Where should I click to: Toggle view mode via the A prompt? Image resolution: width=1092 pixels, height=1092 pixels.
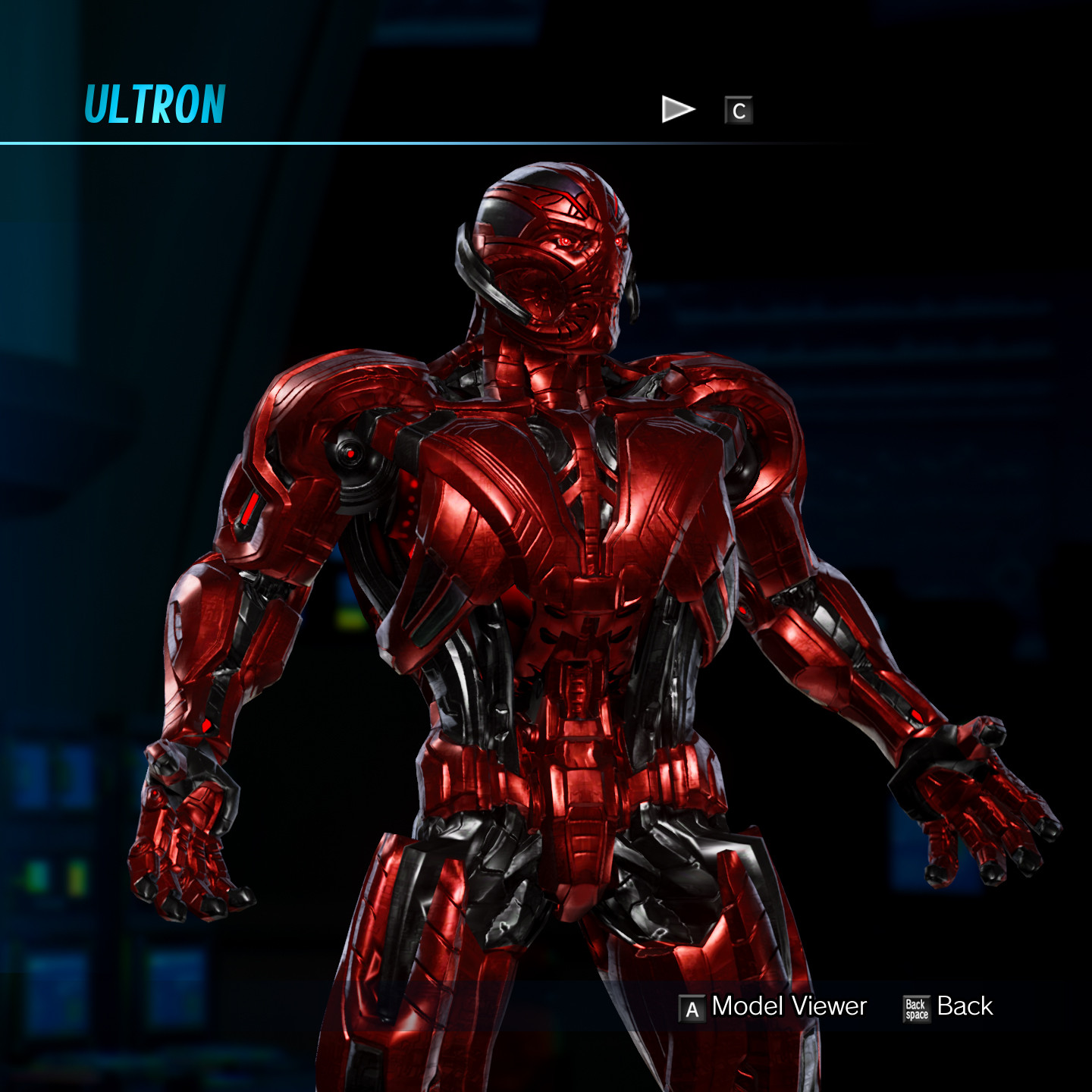(691, 1007)
